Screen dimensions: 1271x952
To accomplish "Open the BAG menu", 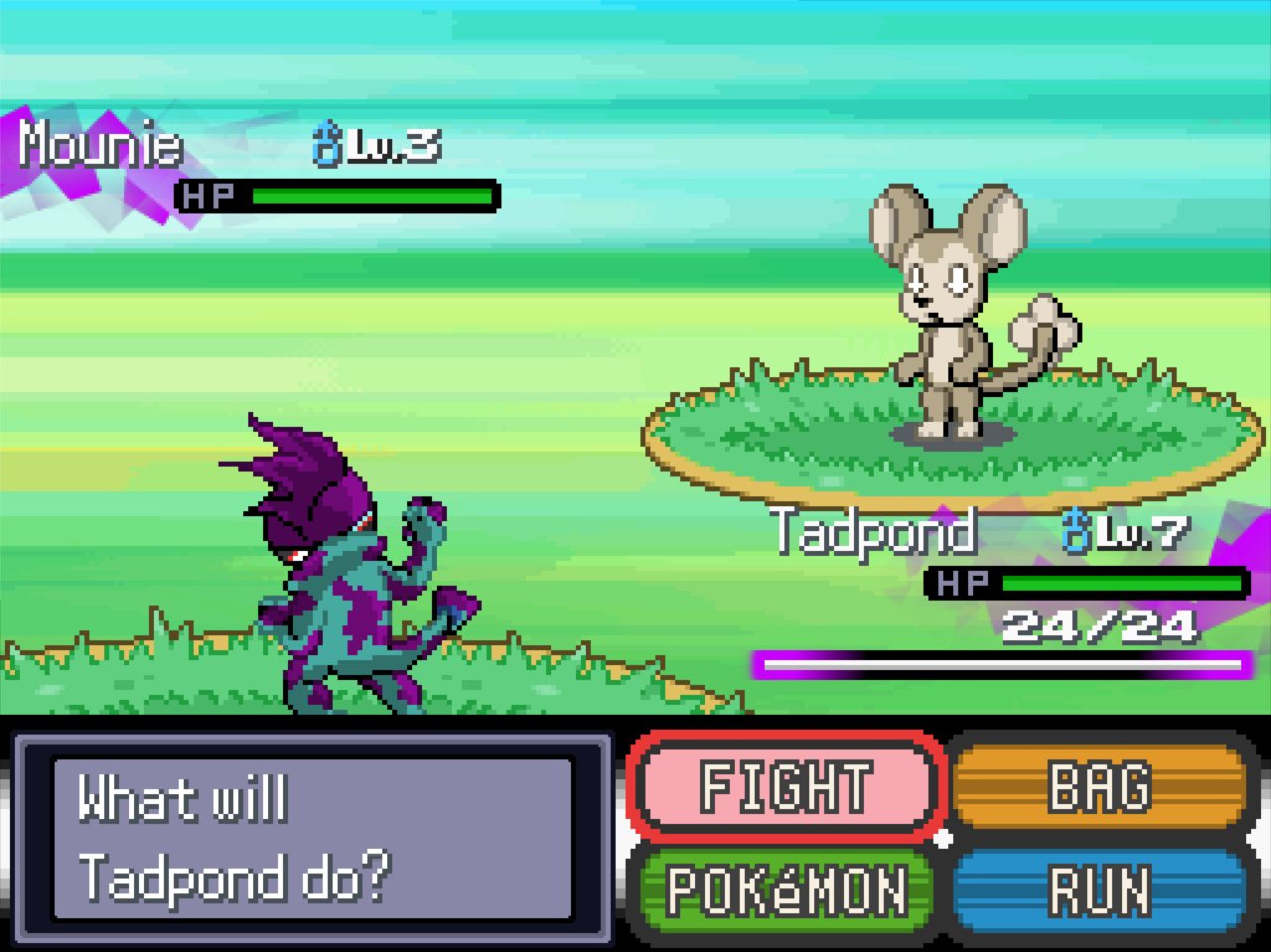I will tap(1098, 786).
